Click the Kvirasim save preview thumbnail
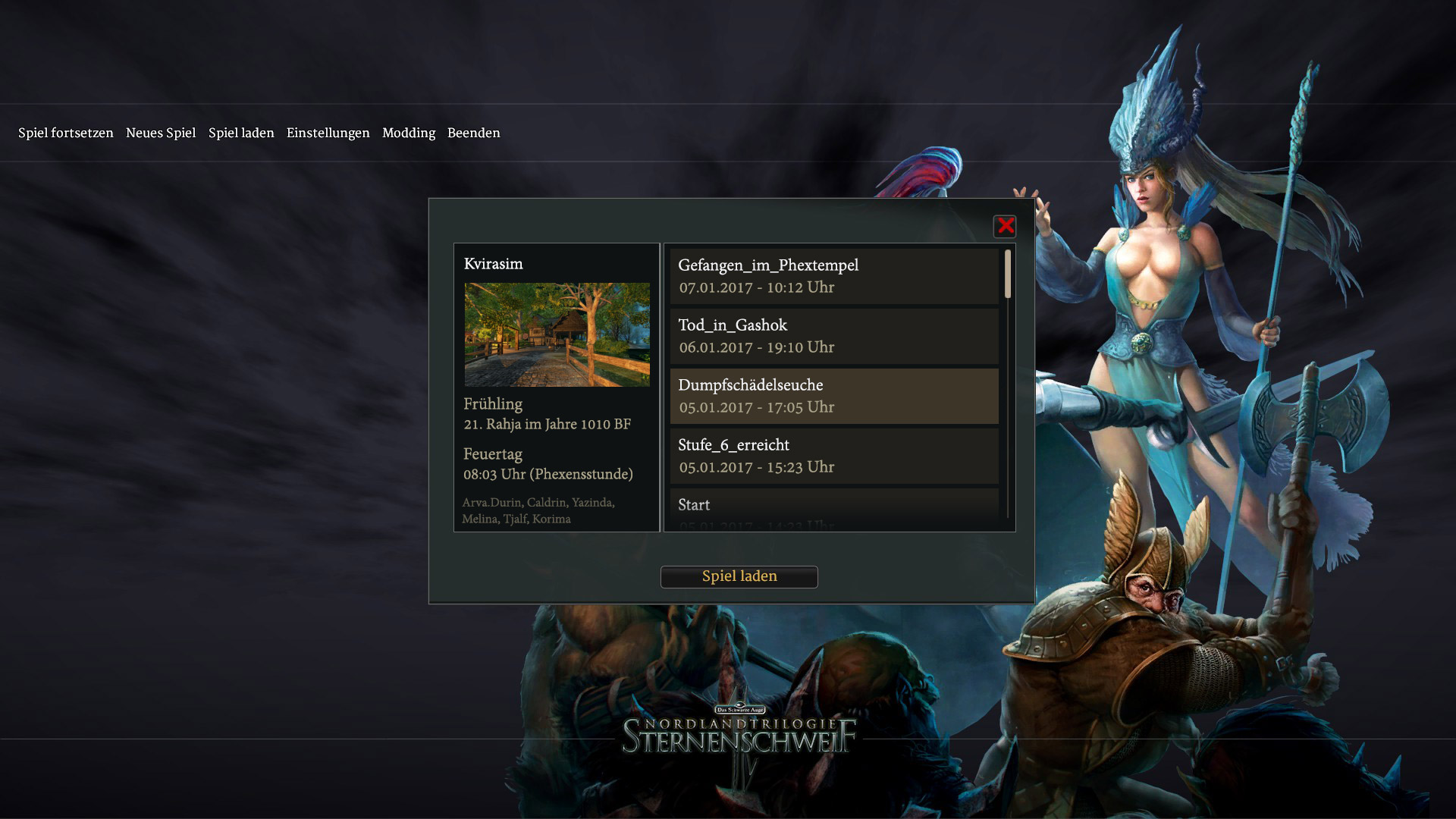1456x819 pixels. (x=557, y=334)
